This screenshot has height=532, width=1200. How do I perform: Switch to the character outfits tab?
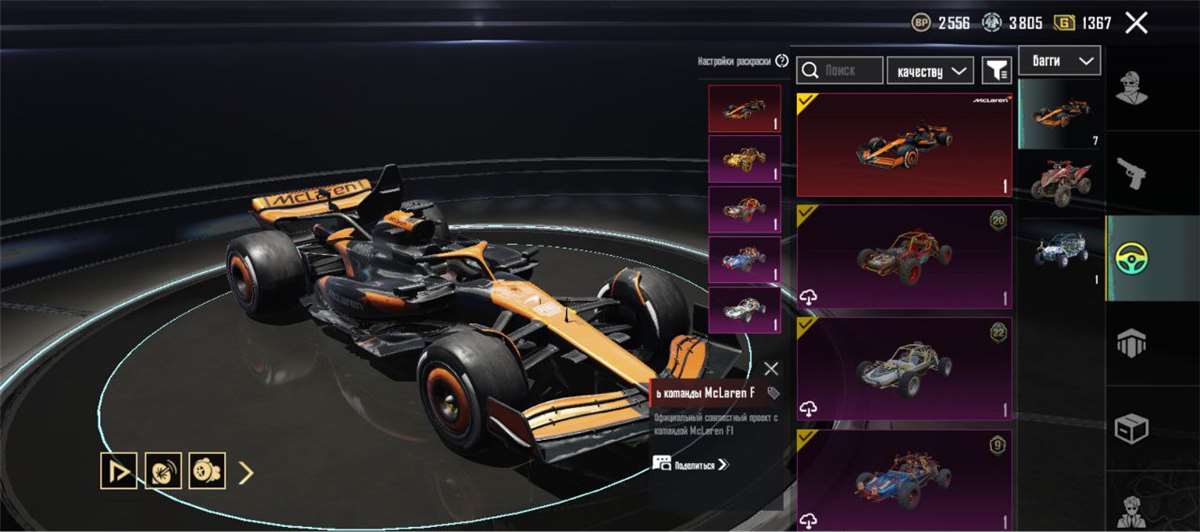pos(1132,87)
